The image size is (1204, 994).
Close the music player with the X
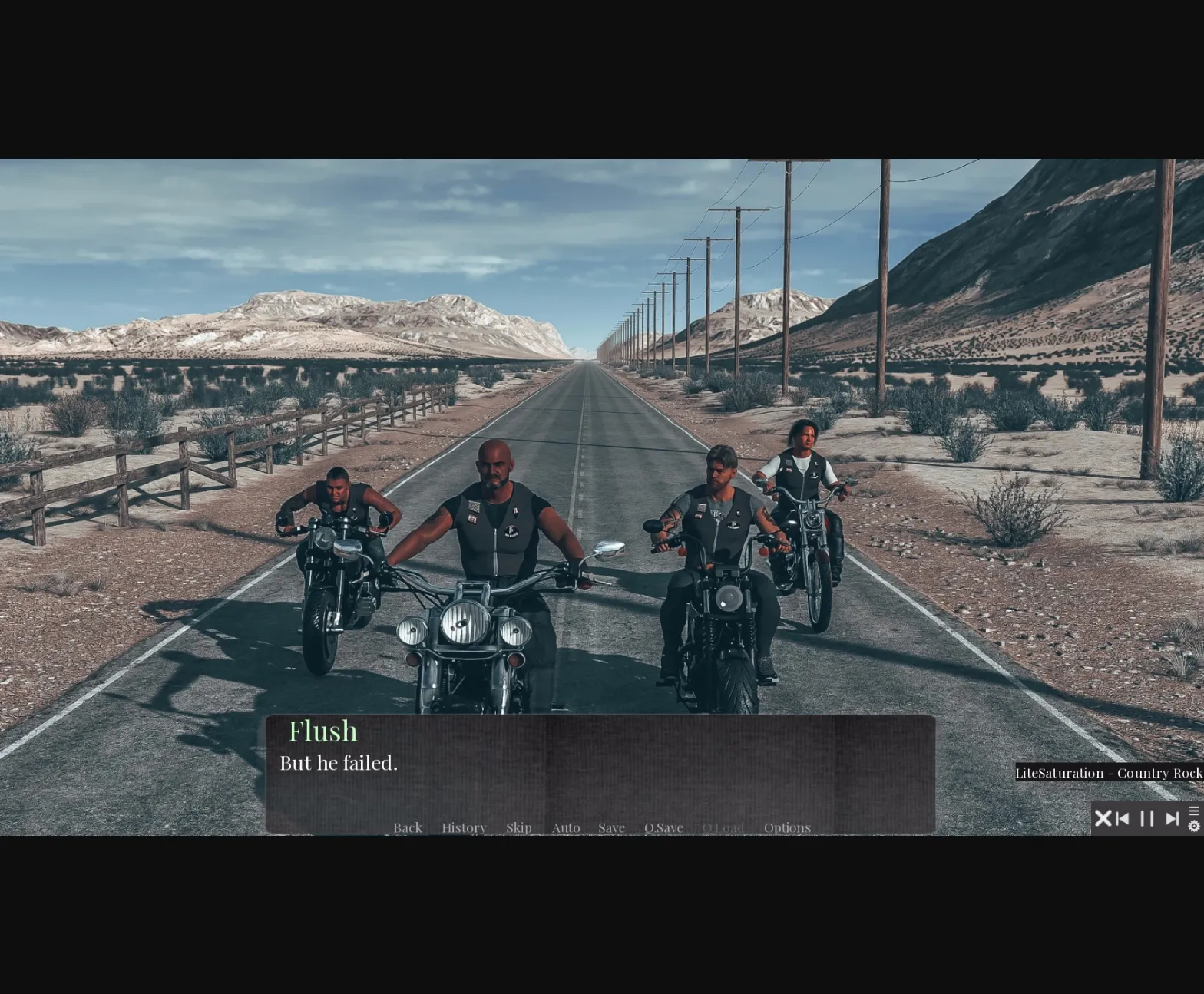pos(1103,818)
